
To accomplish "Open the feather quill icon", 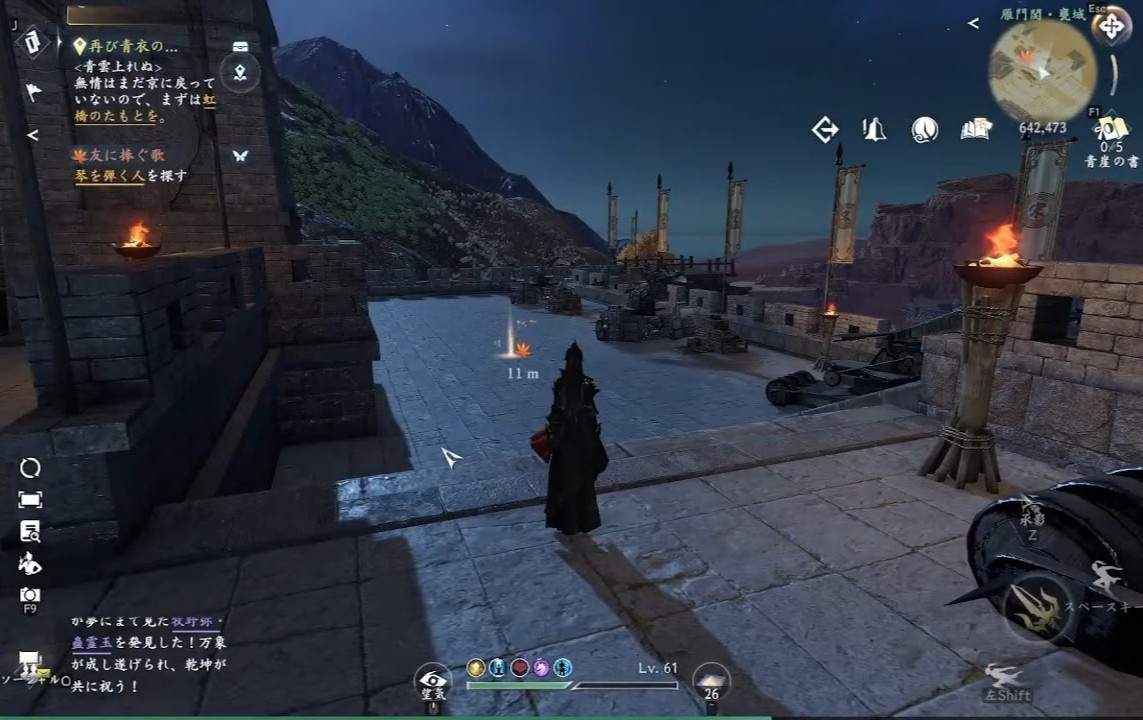I will pyautogui.click(x=924, y=129).
